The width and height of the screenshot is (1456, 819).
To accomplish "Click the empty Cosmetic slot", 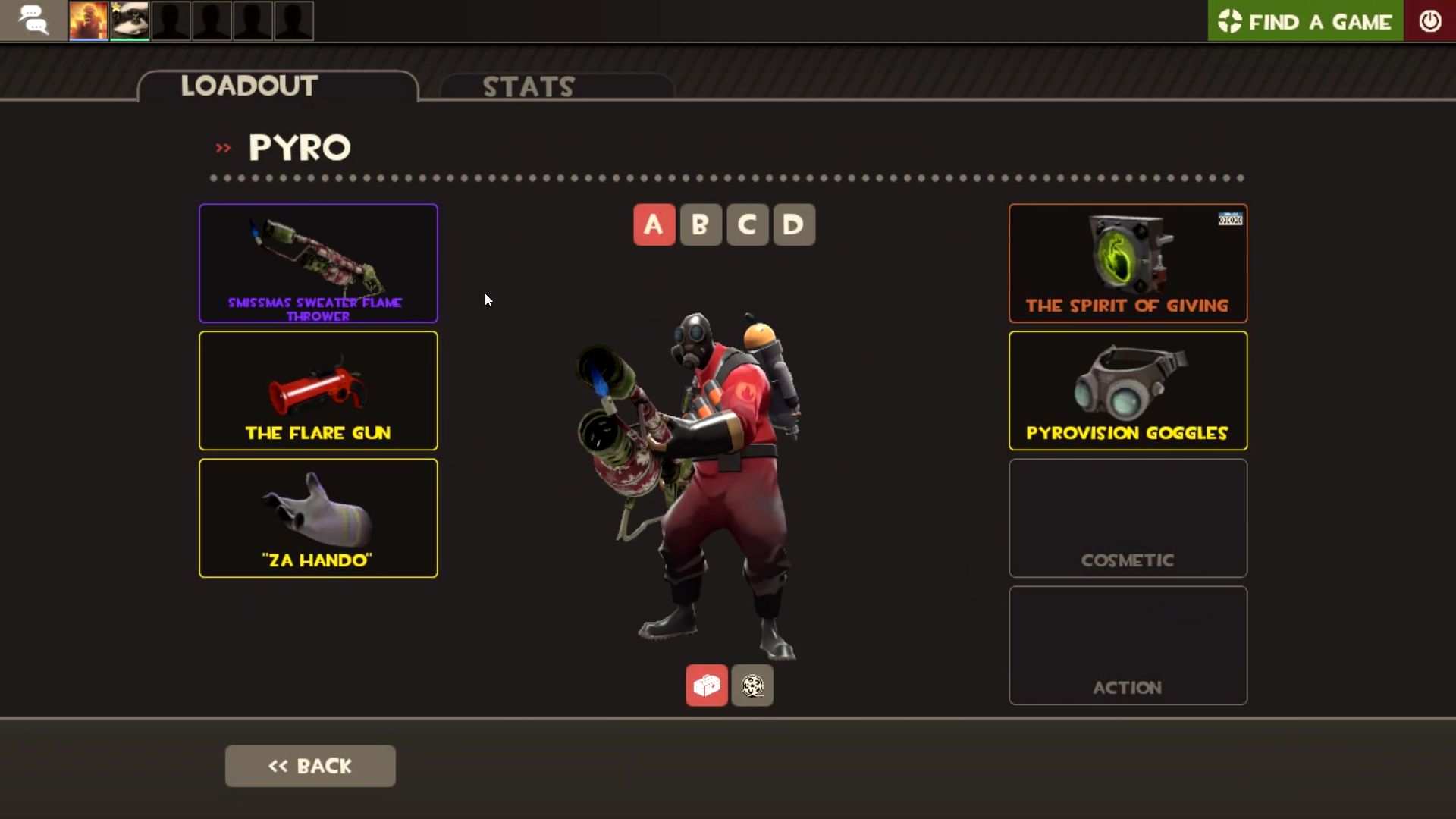I will (1128, 518).
